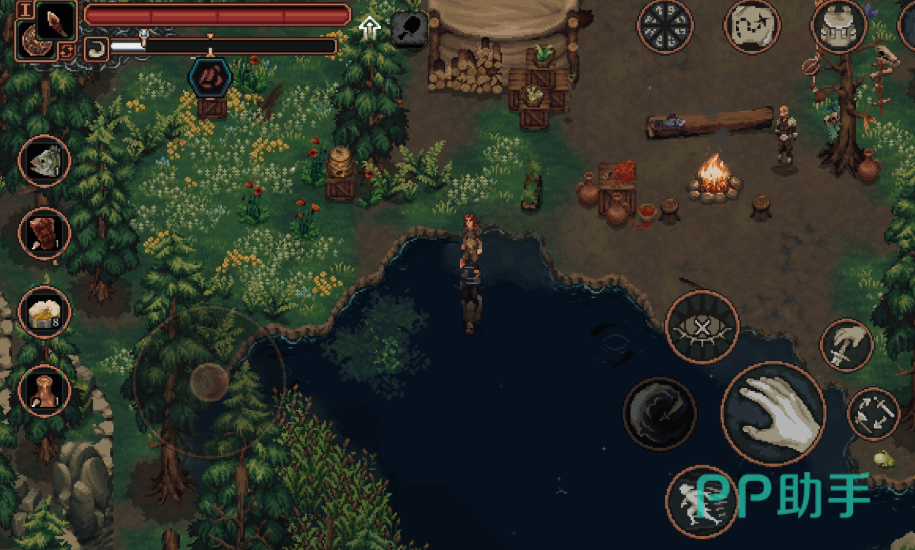Activate the crossed-out eye stealth ability

click(702, 327)
